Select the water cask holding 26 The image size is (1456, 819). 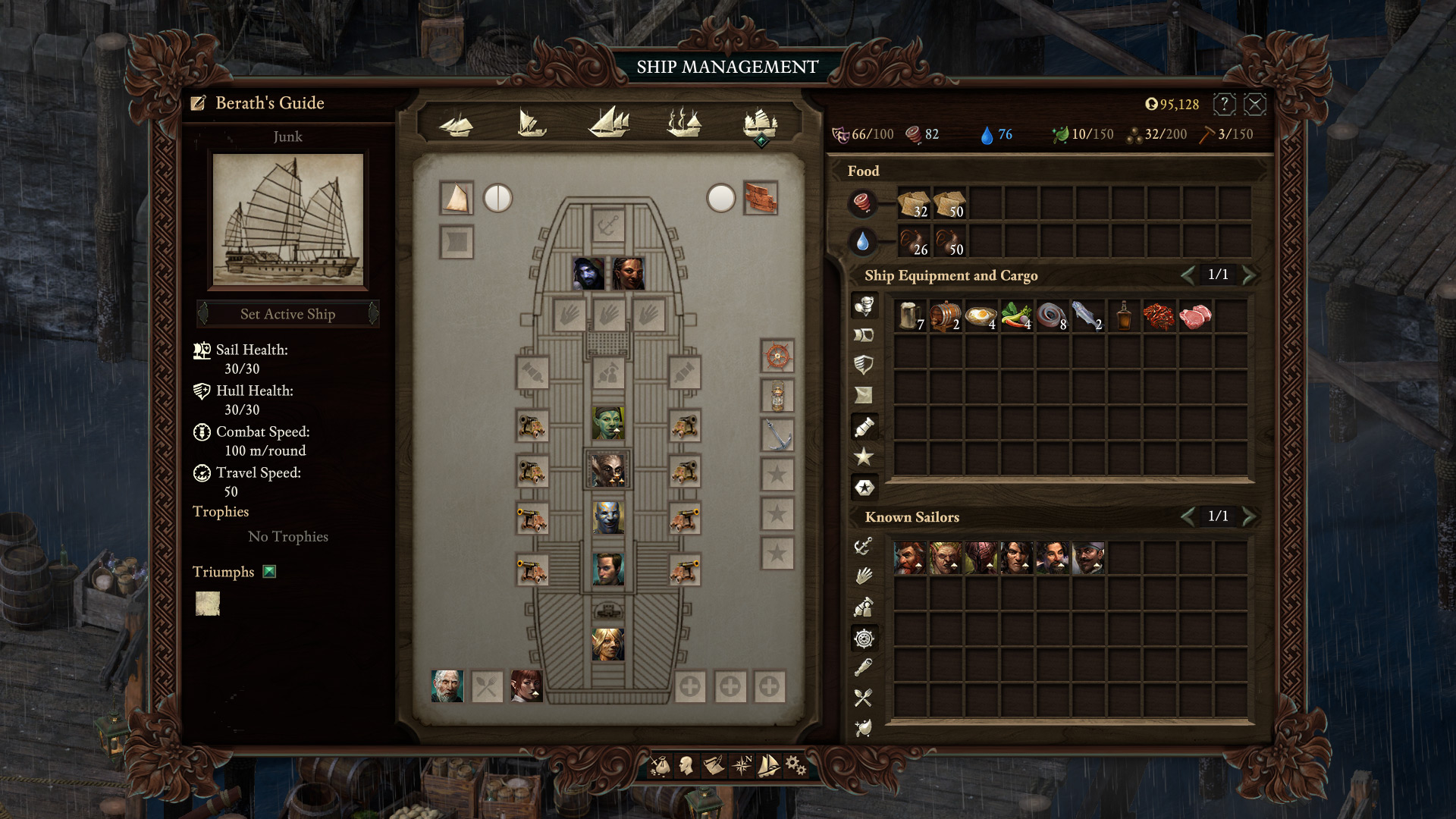pos(914,242)
